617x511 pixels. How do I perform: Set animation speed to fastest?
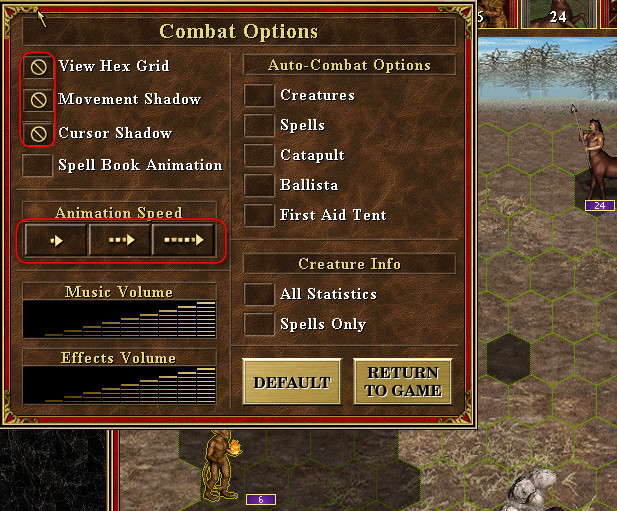point(183,240)
